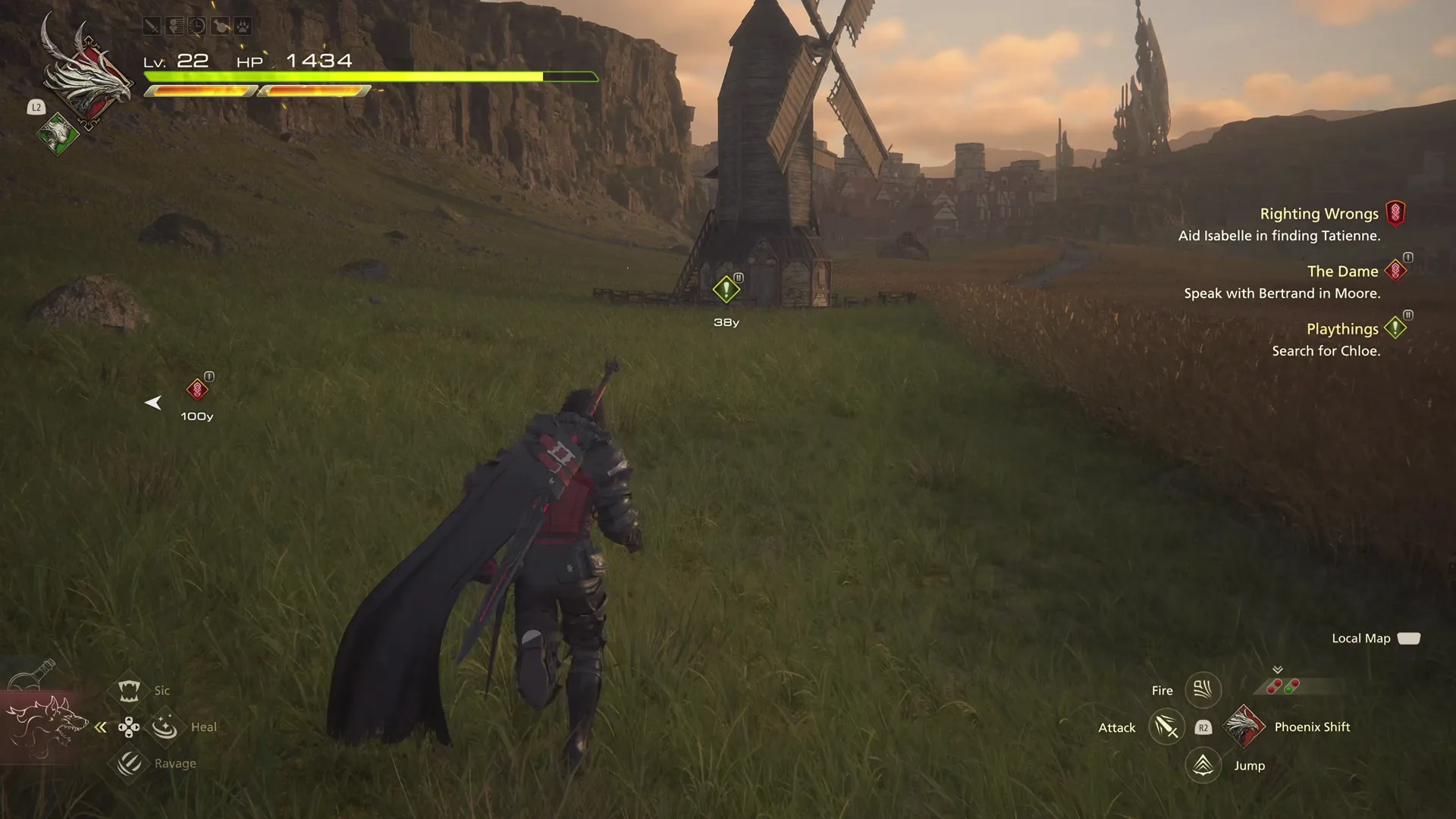
Task: Select the Ravage command icon
Action: click(x=129, y=763)
